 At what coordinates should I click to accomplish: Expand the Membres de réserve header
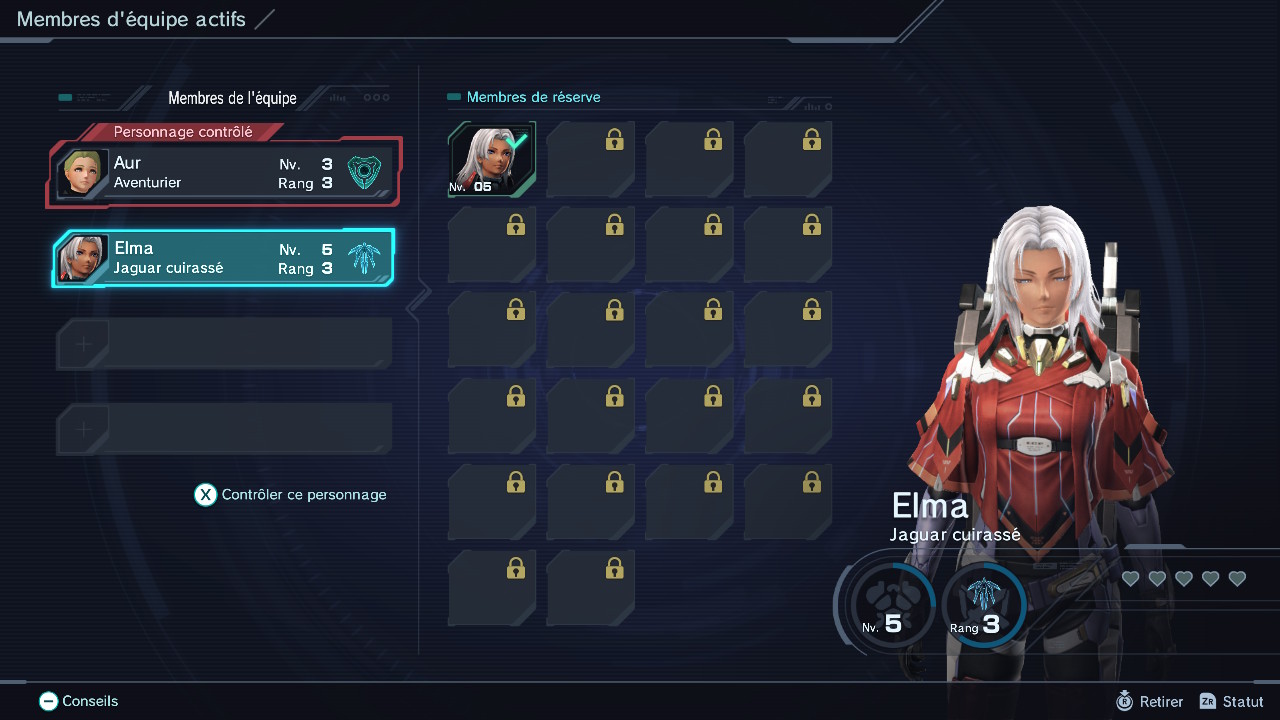[x=533, y=97]
